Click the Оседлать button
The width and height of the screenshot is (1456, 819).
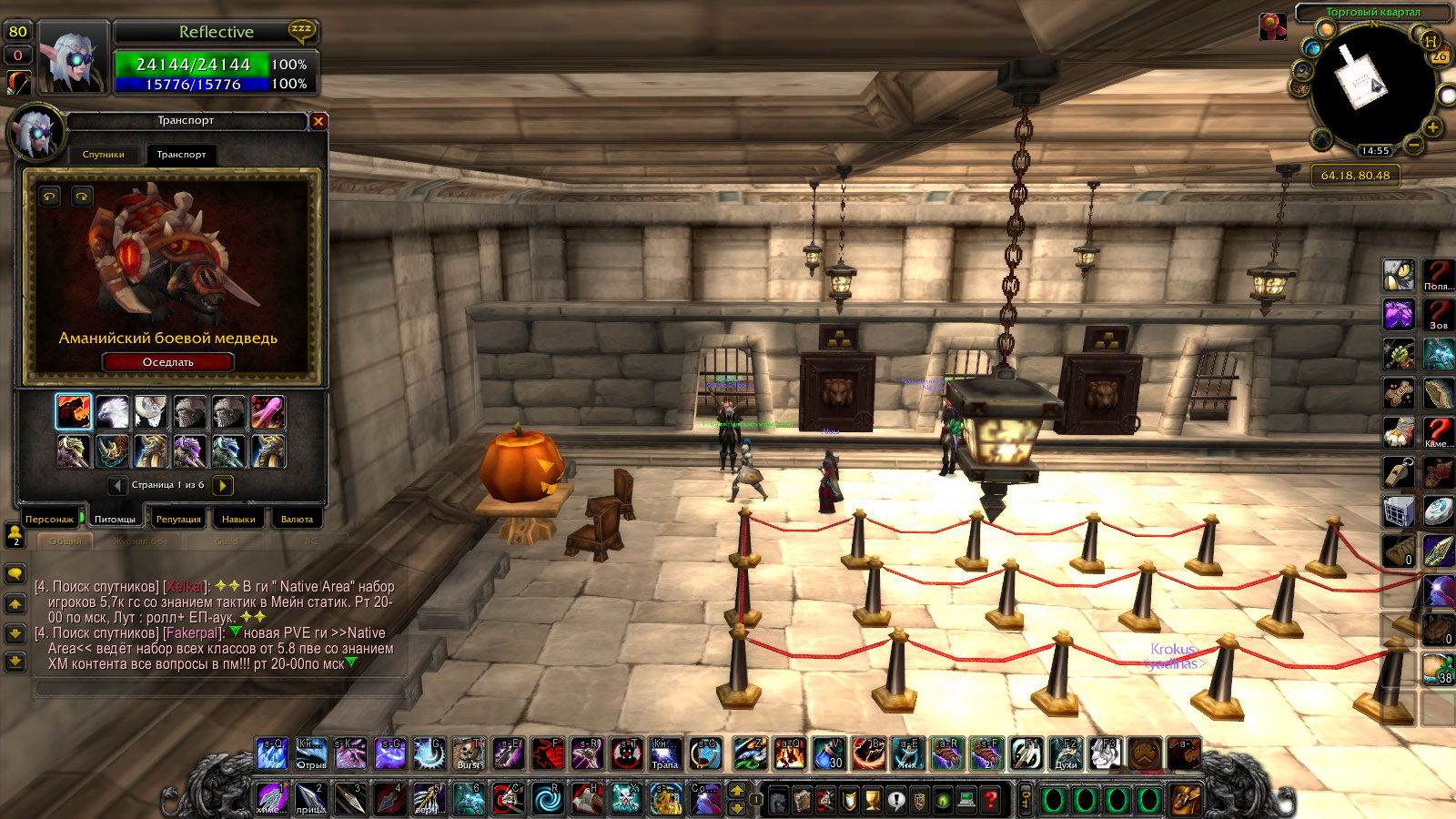point(168,362)
